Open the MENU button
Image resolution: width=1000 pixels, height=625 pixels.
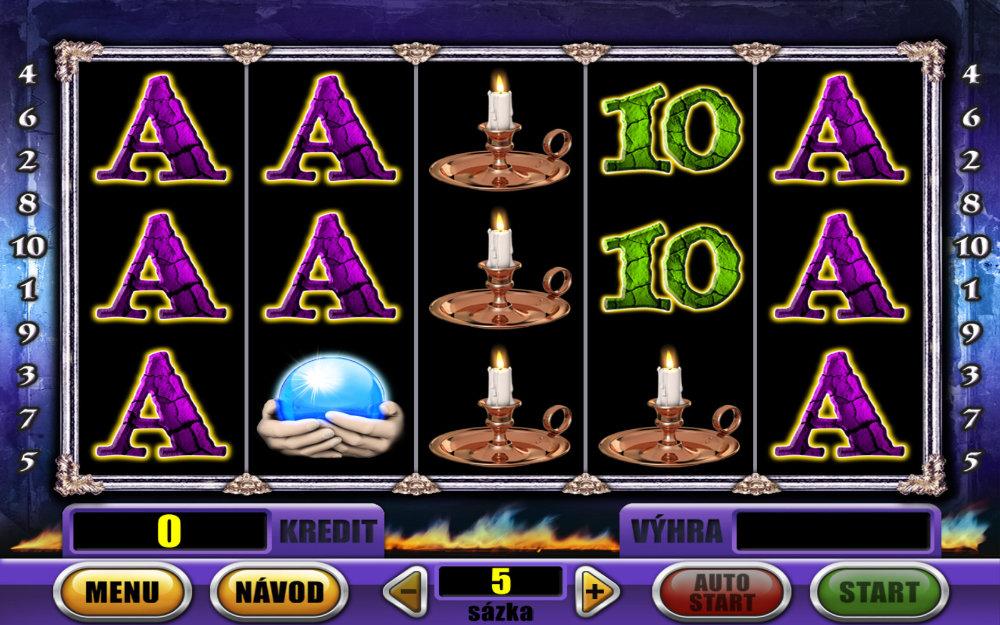pos(121,591)
